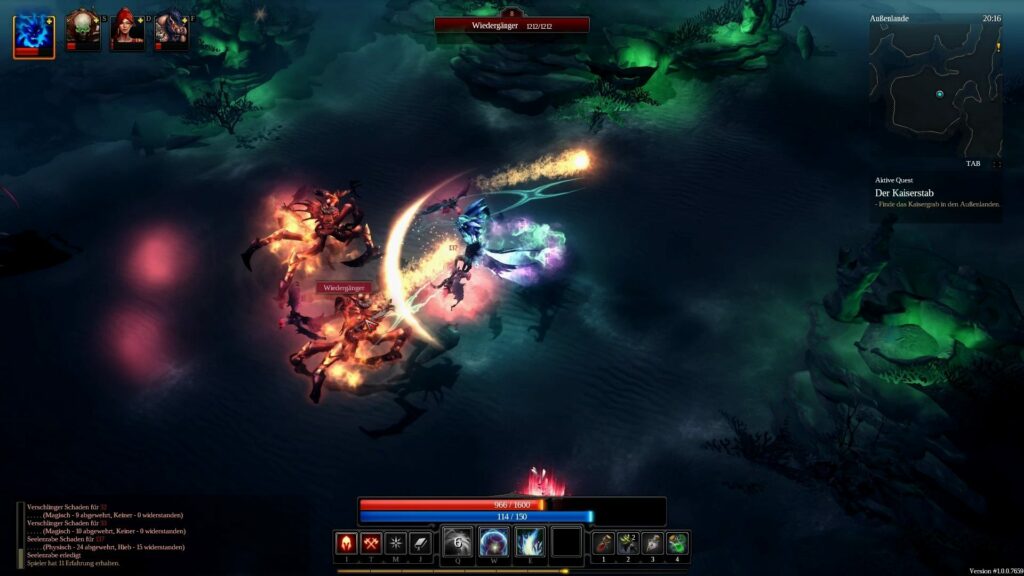Use the blue flame E ability
This screenshot has width=1024, height=576.
point(530,542)
